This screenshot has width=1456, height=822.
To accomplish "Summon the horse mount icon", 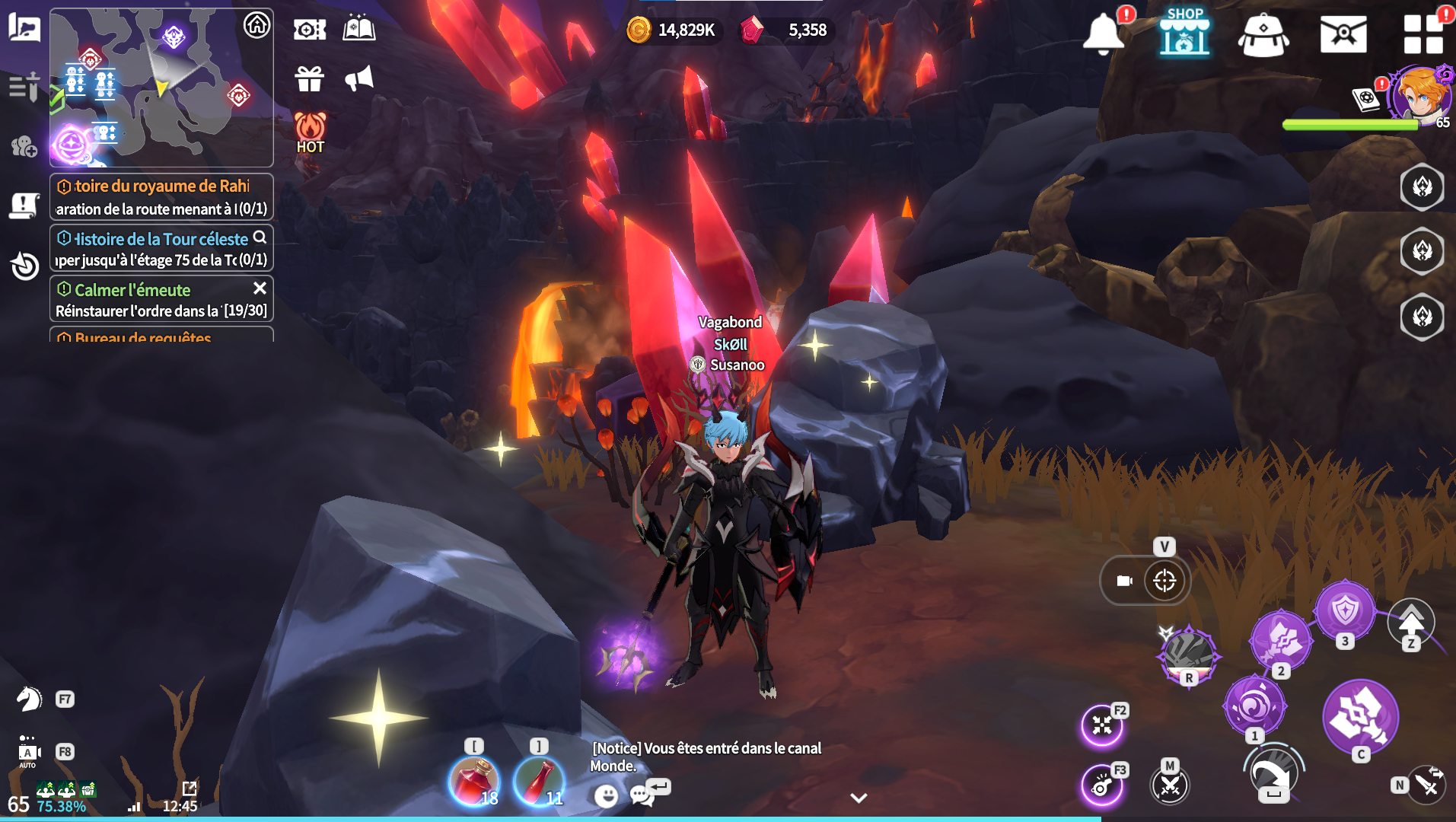I will pyautogui.click(x=29, y=699).
